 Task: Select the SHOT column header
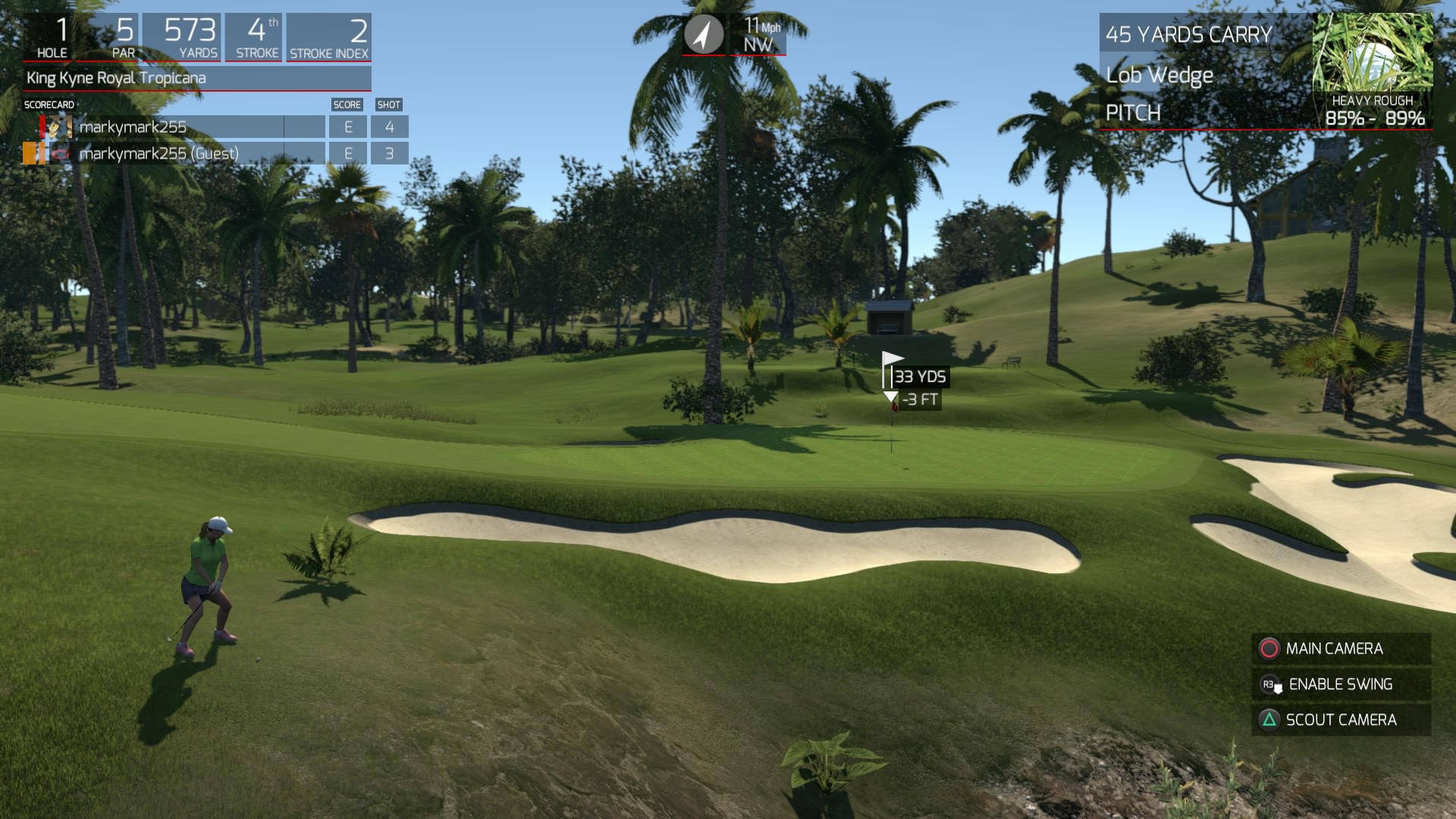click(x=390, y=105)
